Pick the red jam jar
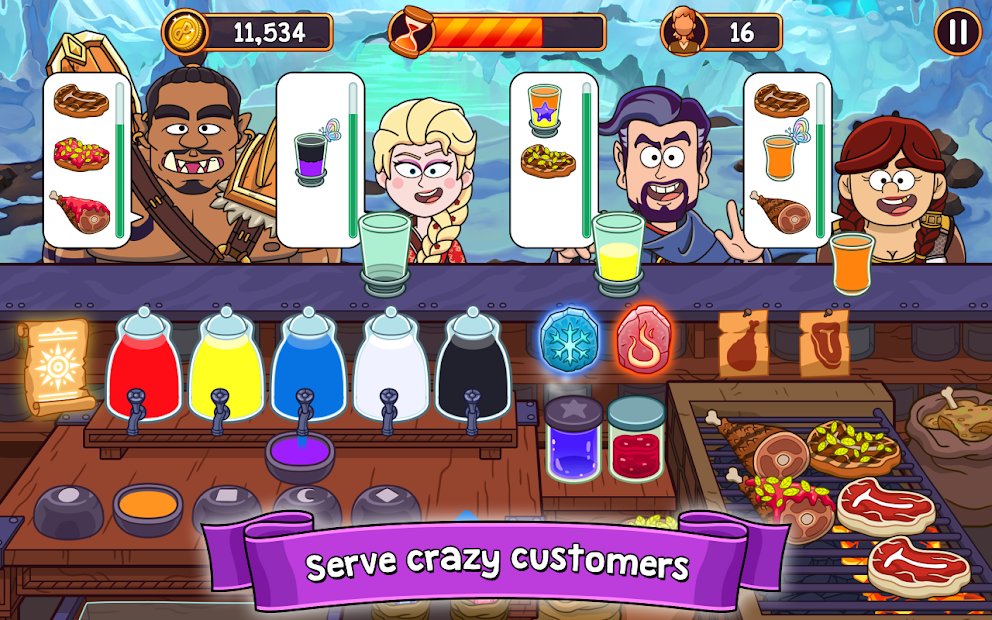 [636, 441]
